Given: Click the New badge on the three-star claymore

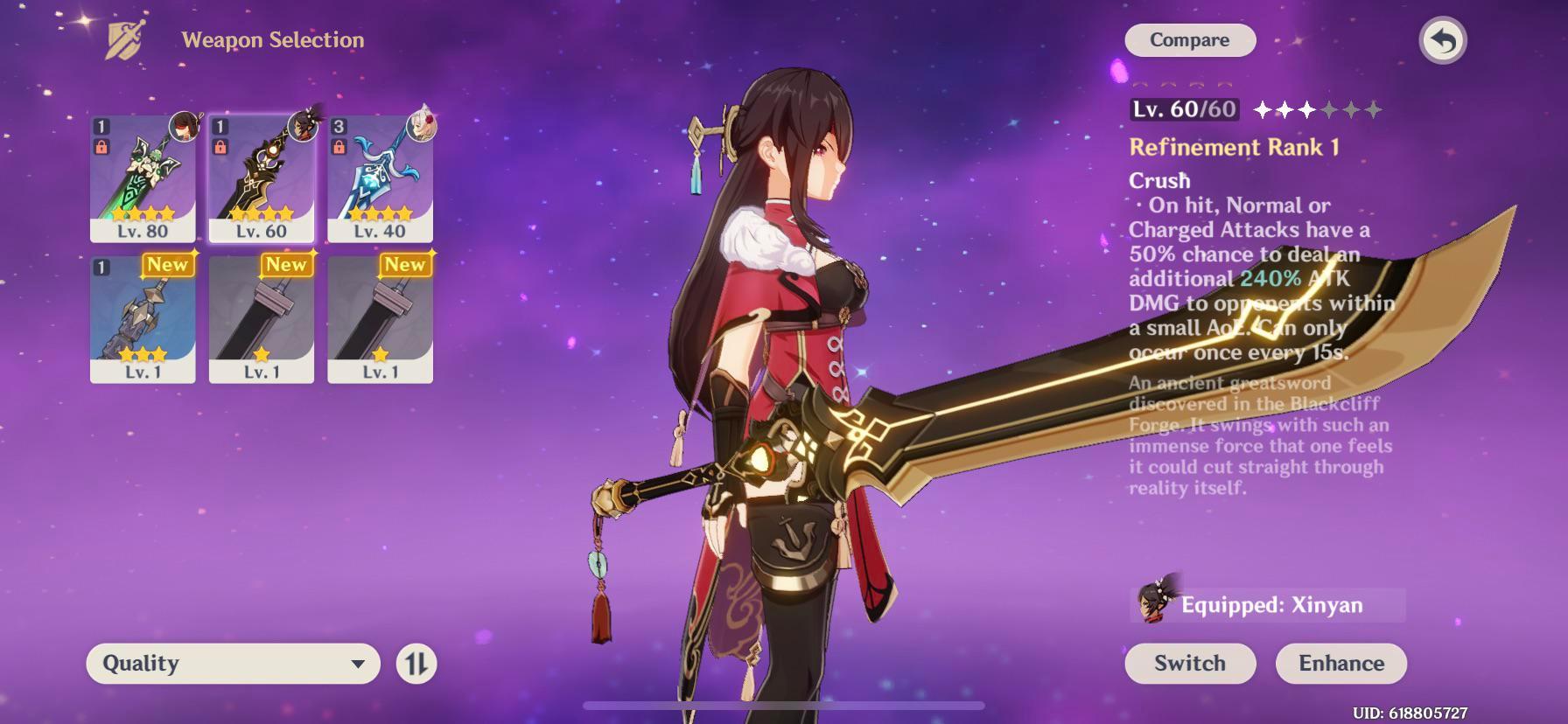Looking at the screenshot, I should pos(169,265).
